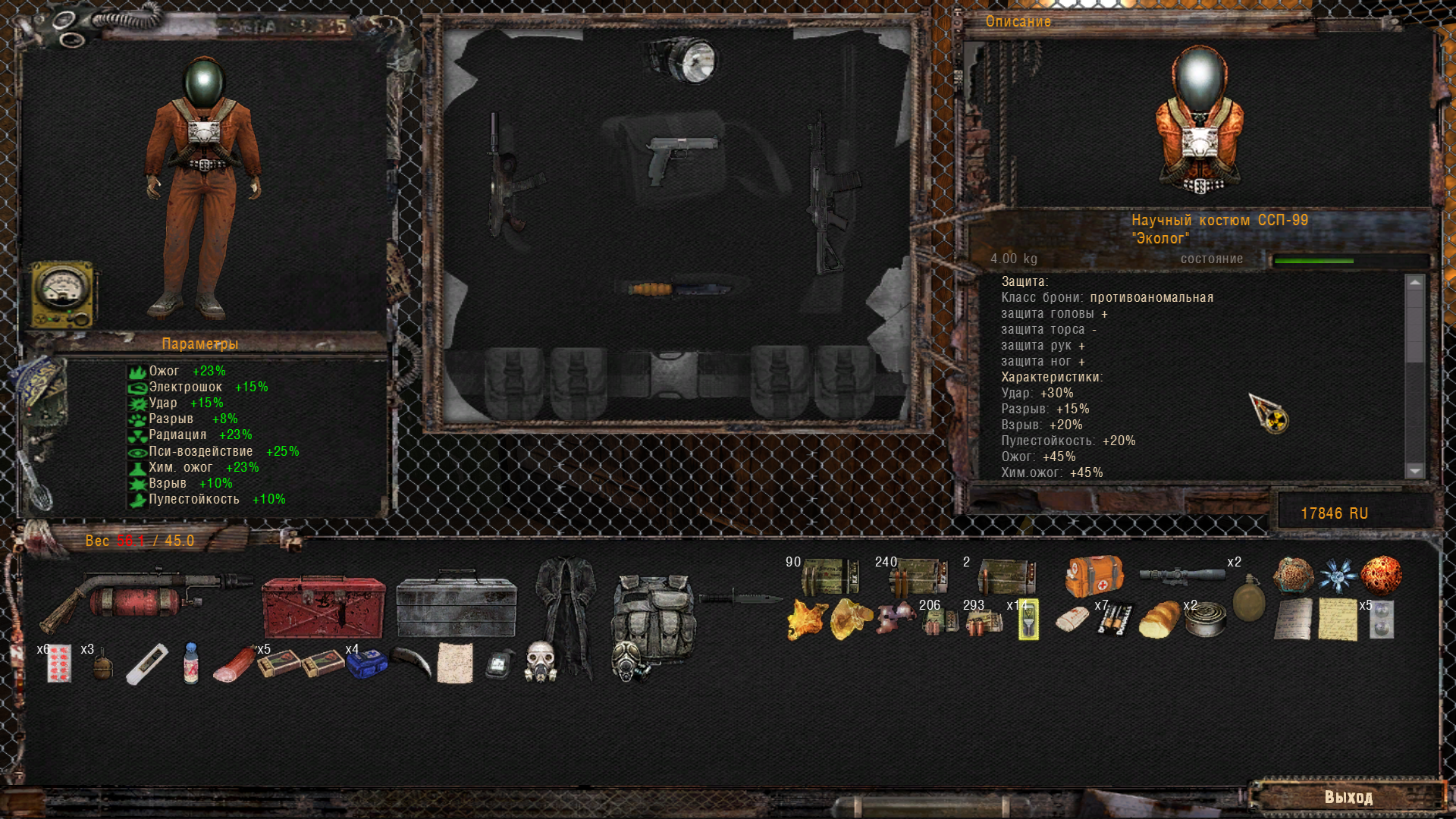The width and height of the screenshot is (1456, 819).
Task: Choose the vodka bottle
Action: click(191, 663)
